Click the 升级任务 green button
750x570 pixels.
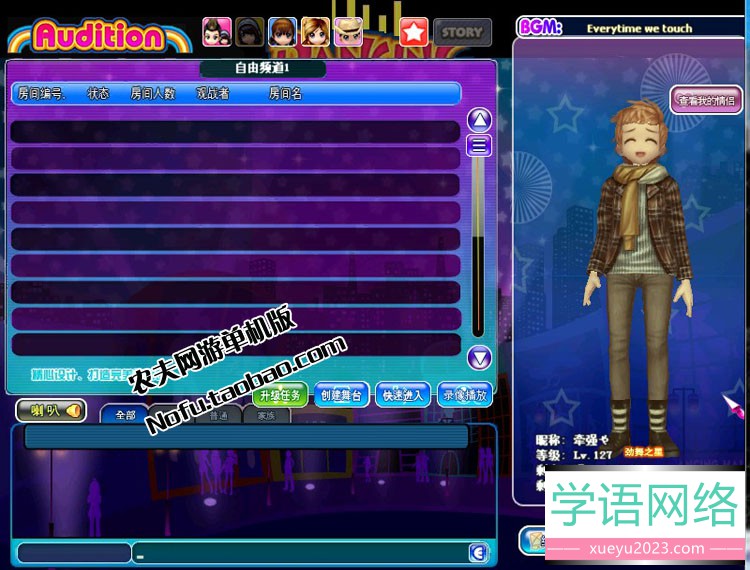[x=279, y=395]
